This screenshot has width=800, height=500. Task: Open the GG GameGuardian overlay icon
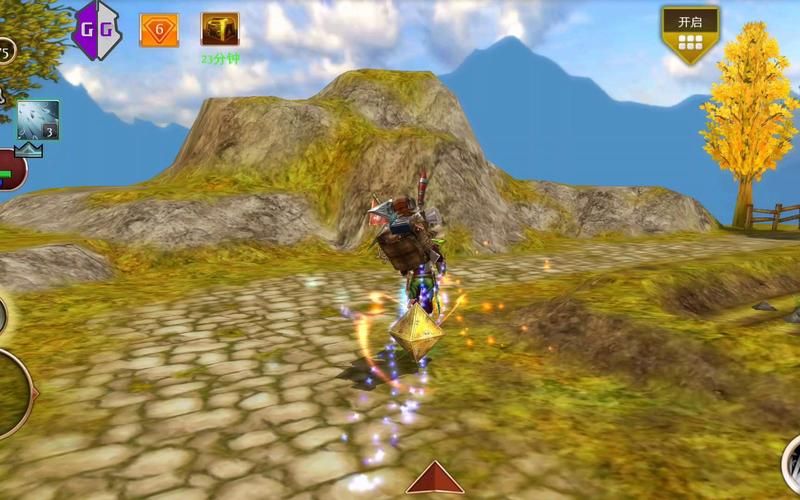coord(97,29)
